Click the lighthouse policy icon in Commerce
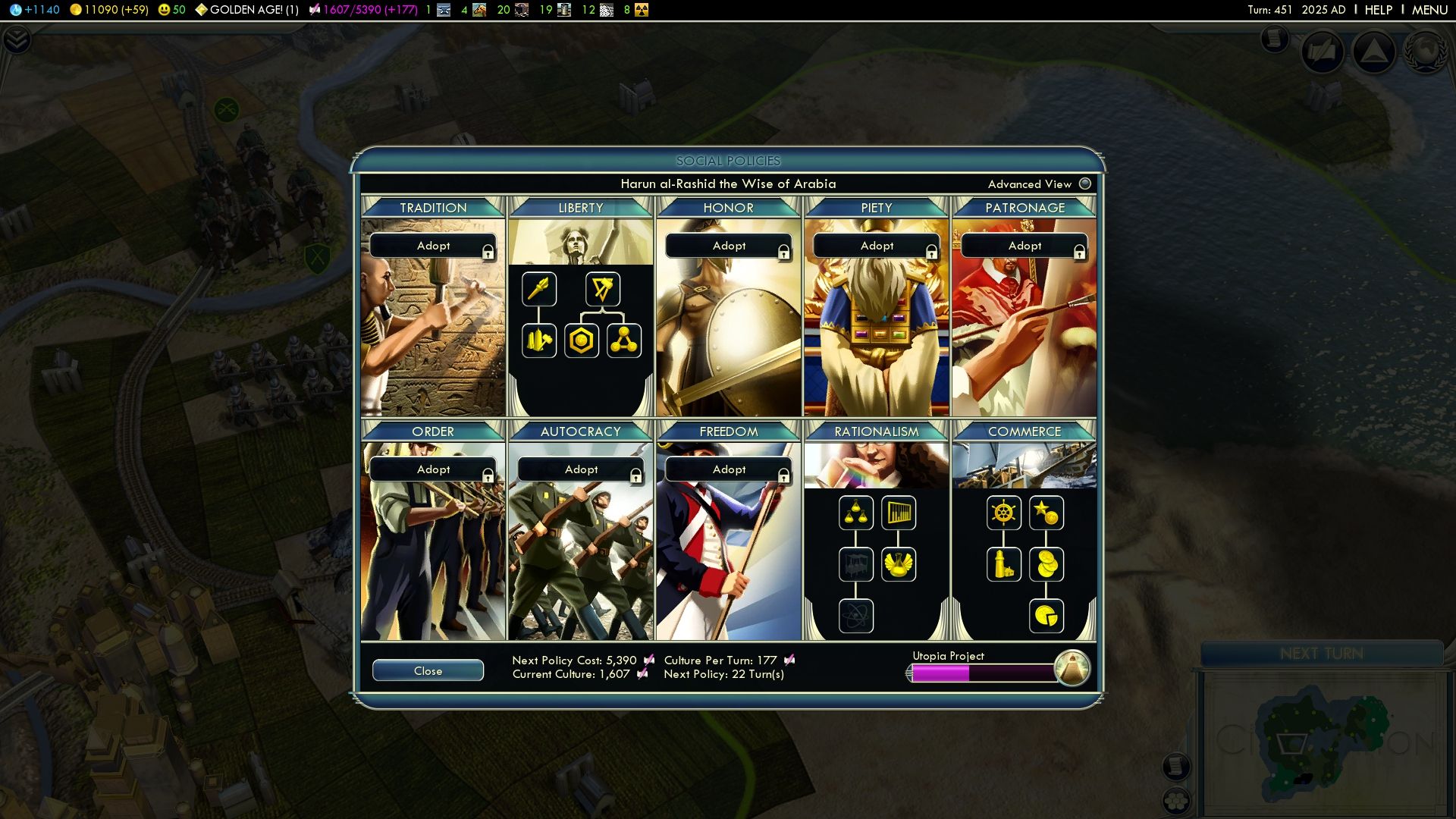1456x819 pixels. [1004, 564]
